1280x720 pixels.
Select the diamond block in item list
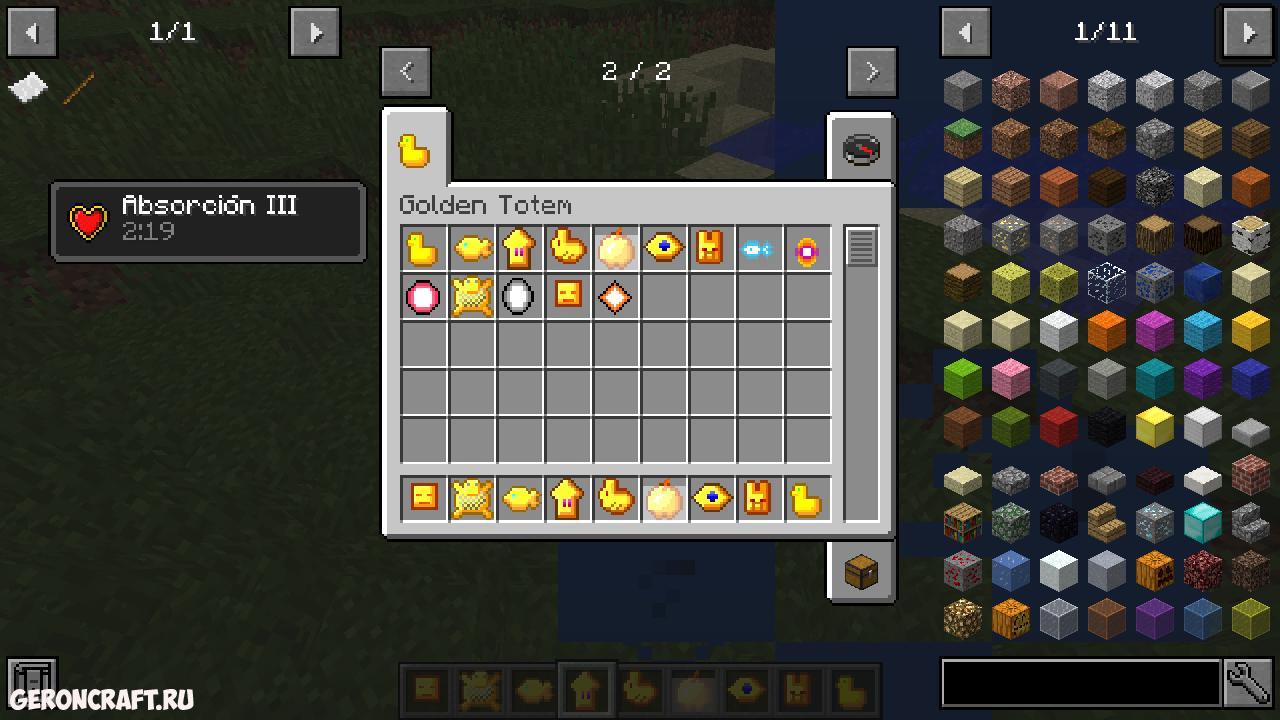click(x=1202, y=522)
